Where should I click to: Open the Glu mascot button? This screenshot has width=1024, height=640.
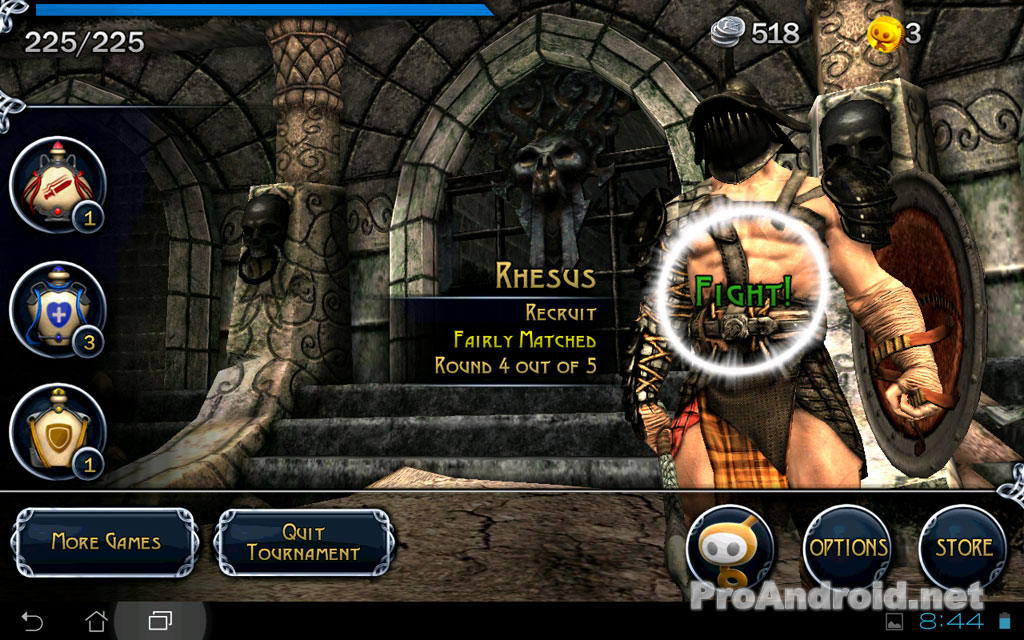click(x=730, y=548)
